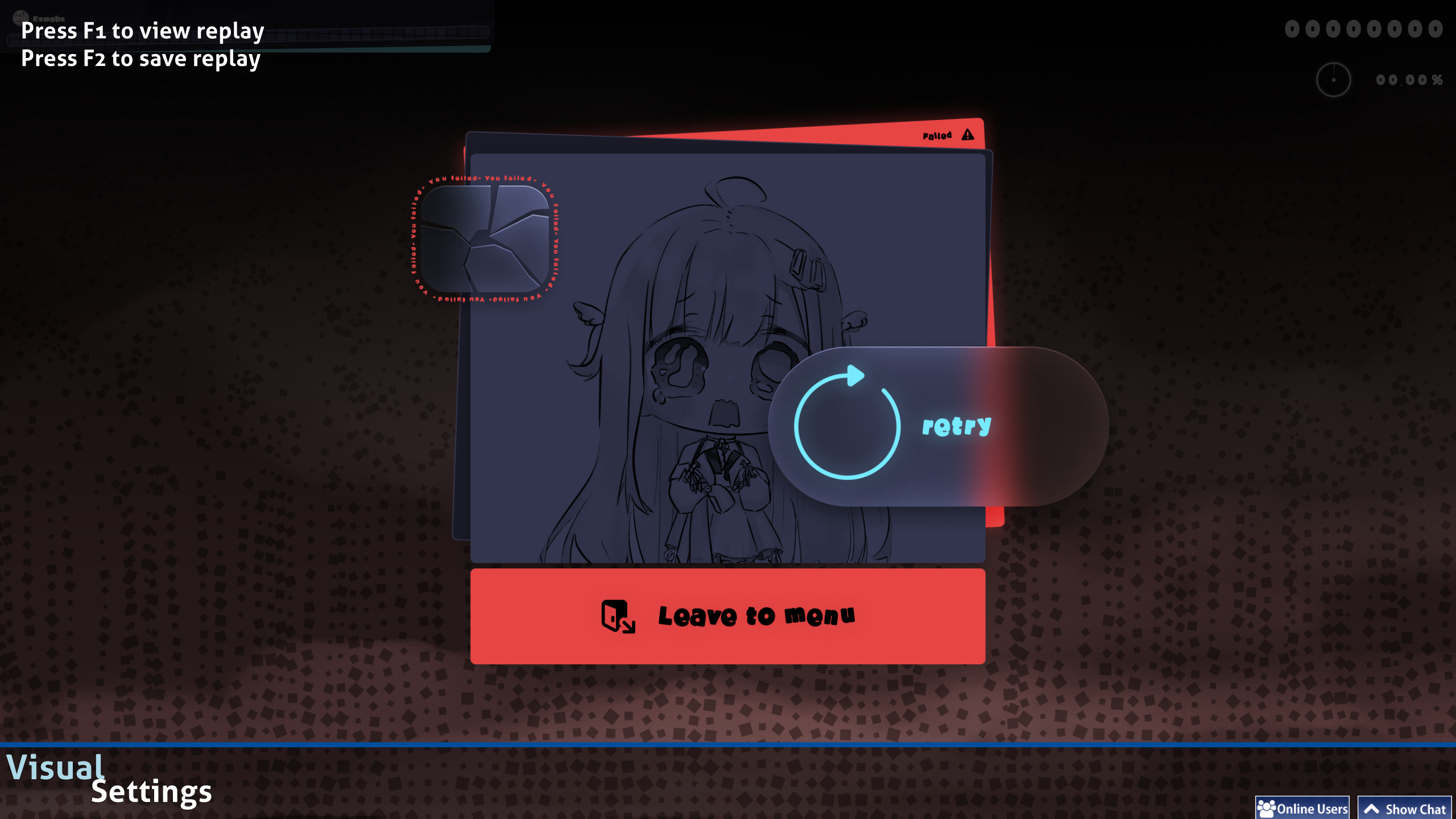Viewport: 1456px width, 819px height.
Task: Click the circular progress clock indicator
Action: tap(1334, 79)
